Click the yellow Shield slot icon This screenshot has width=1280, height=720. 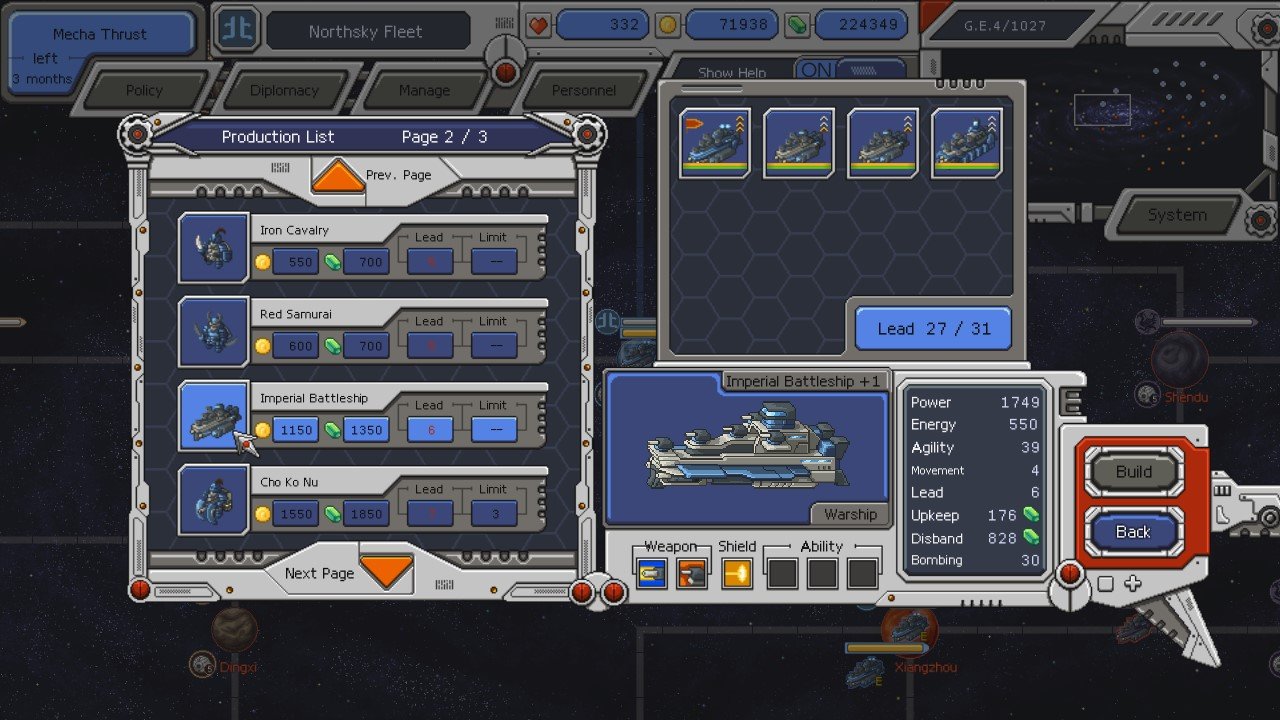pos(737,572)
